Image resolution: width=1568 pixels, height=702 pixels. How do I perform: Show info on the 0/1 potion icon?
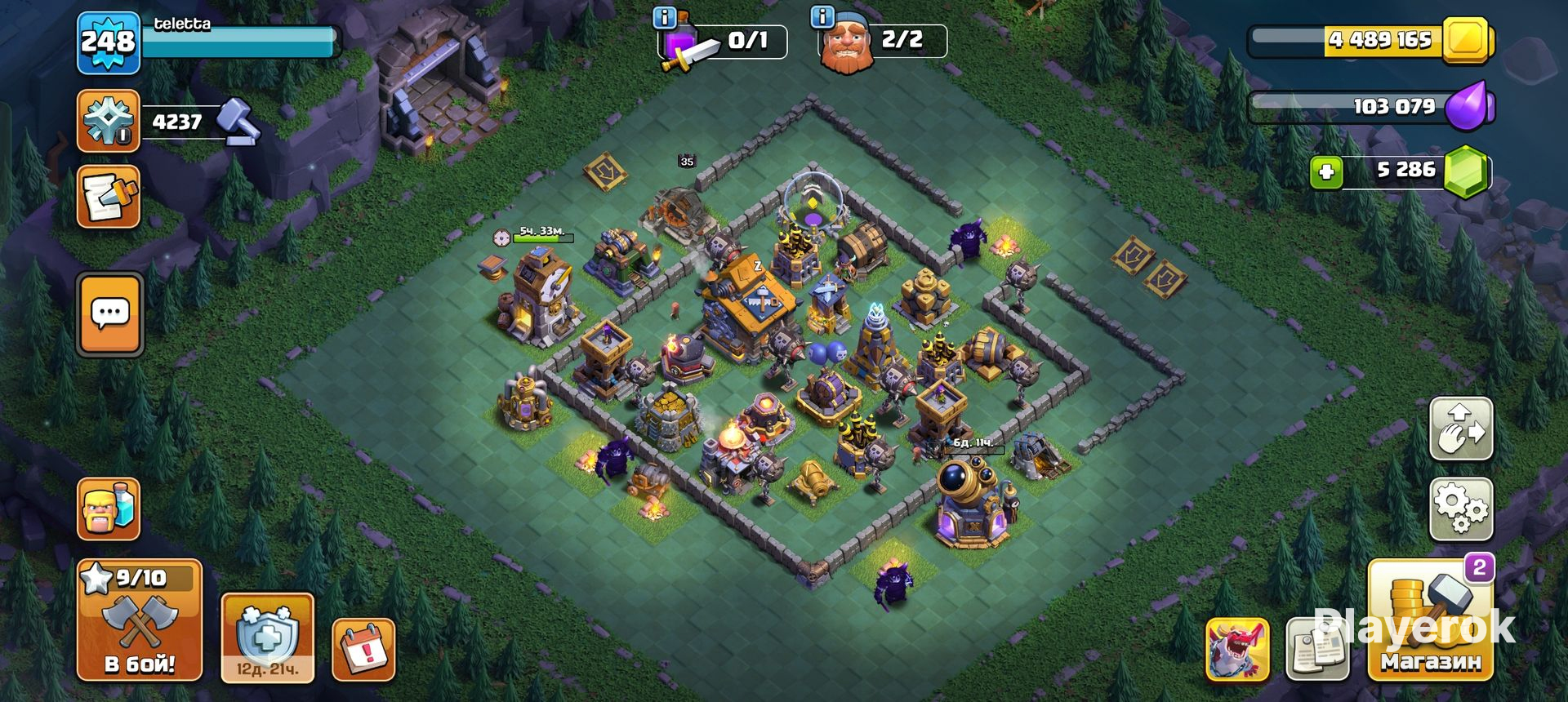point(666,17)
